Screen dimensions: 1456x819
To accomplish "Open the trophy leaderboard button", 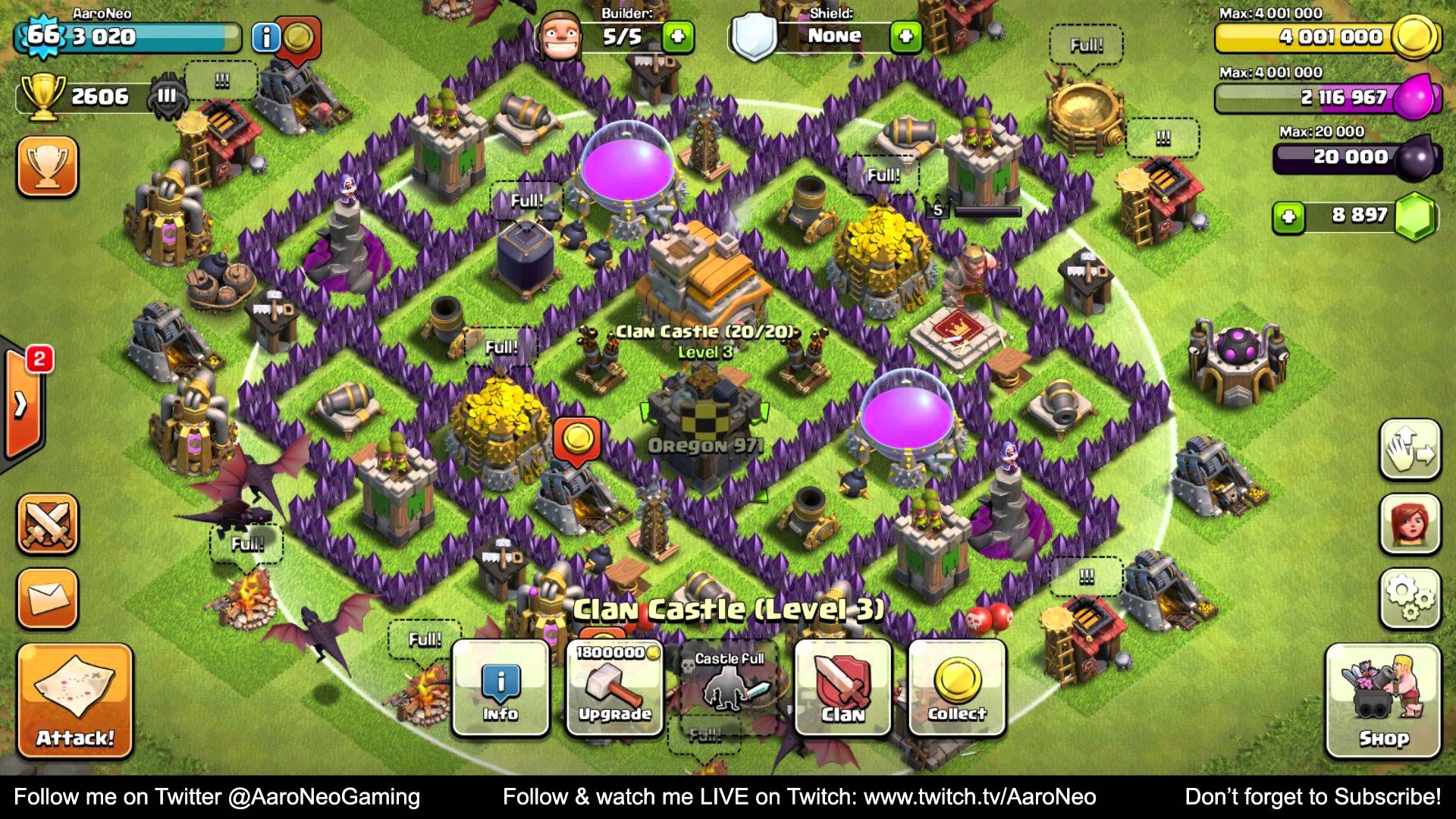I will [47, 166].
